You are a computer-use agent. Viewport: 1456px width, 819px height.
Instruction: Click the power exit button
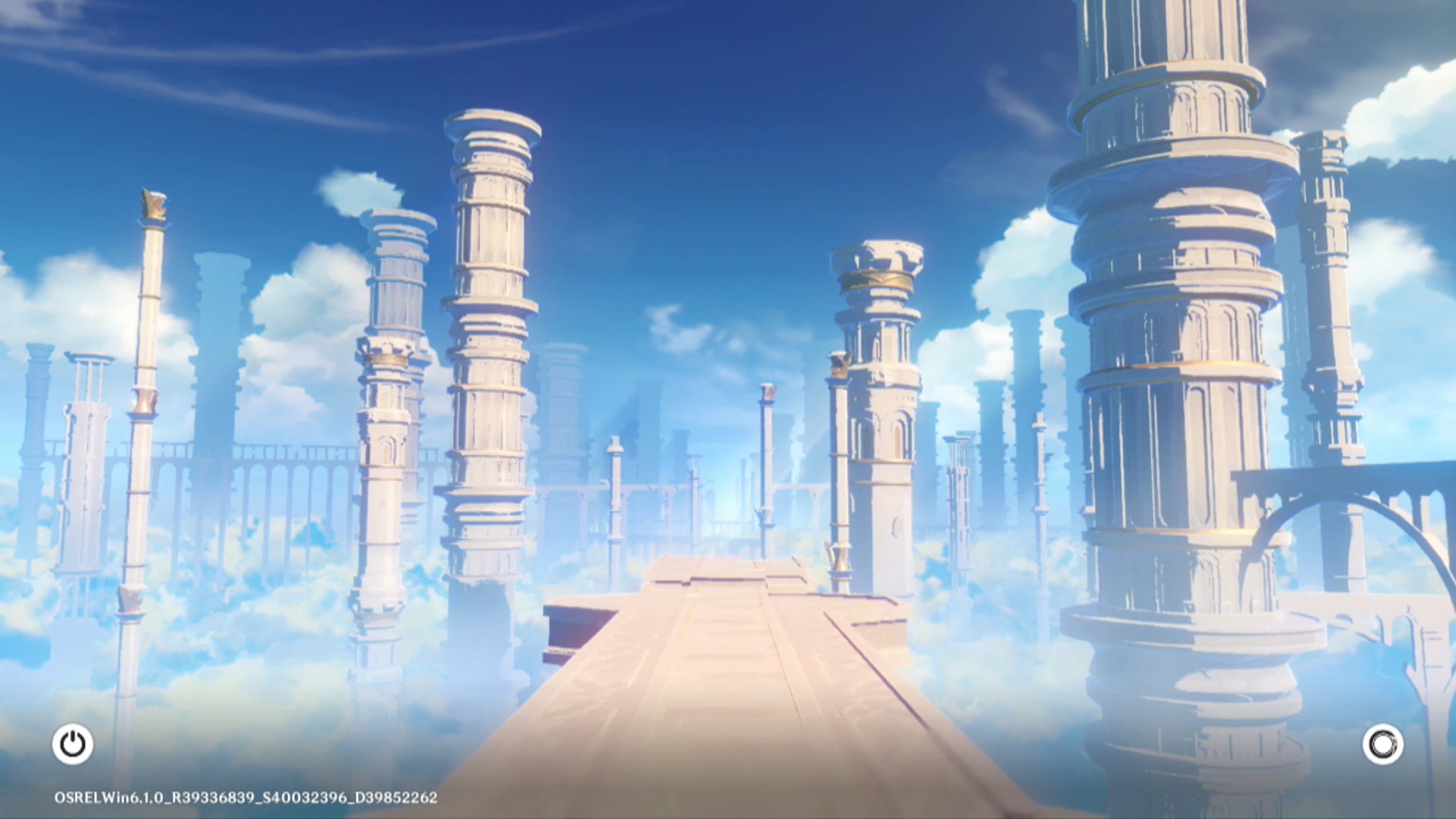click(73, 744)
